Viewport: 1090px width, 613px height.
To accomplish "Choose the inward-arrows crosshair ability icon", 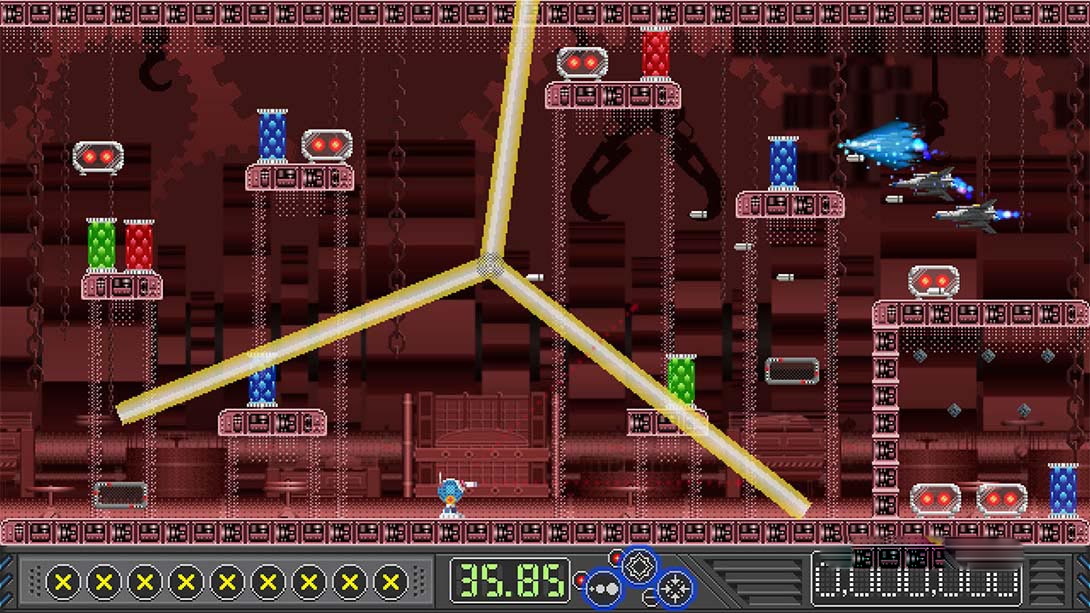I will [675, 587].
